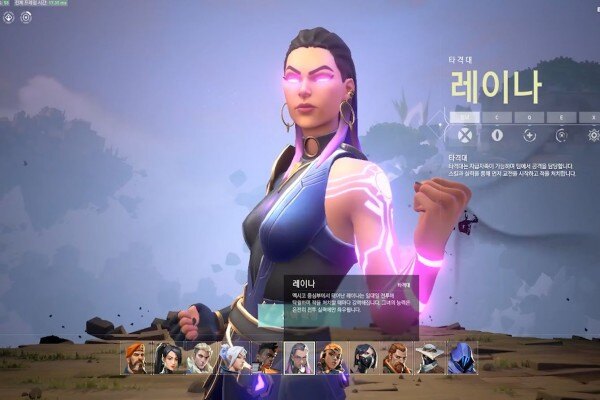The image size is (600, 400).
Task: Show the duelist role crossed-blades icon
Action: [x=464, y=136]
